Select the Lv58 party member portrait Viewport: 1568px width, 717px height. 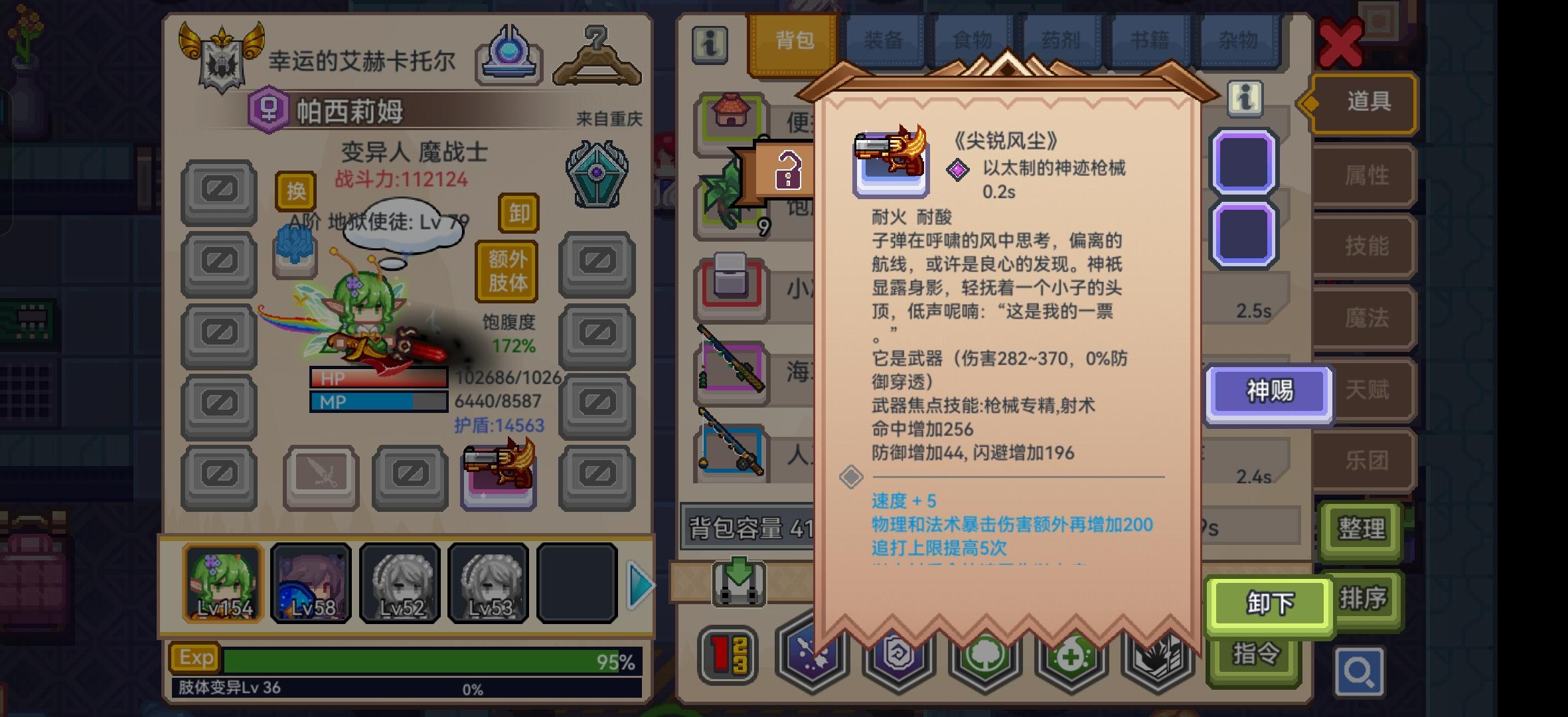click(311, 582)
